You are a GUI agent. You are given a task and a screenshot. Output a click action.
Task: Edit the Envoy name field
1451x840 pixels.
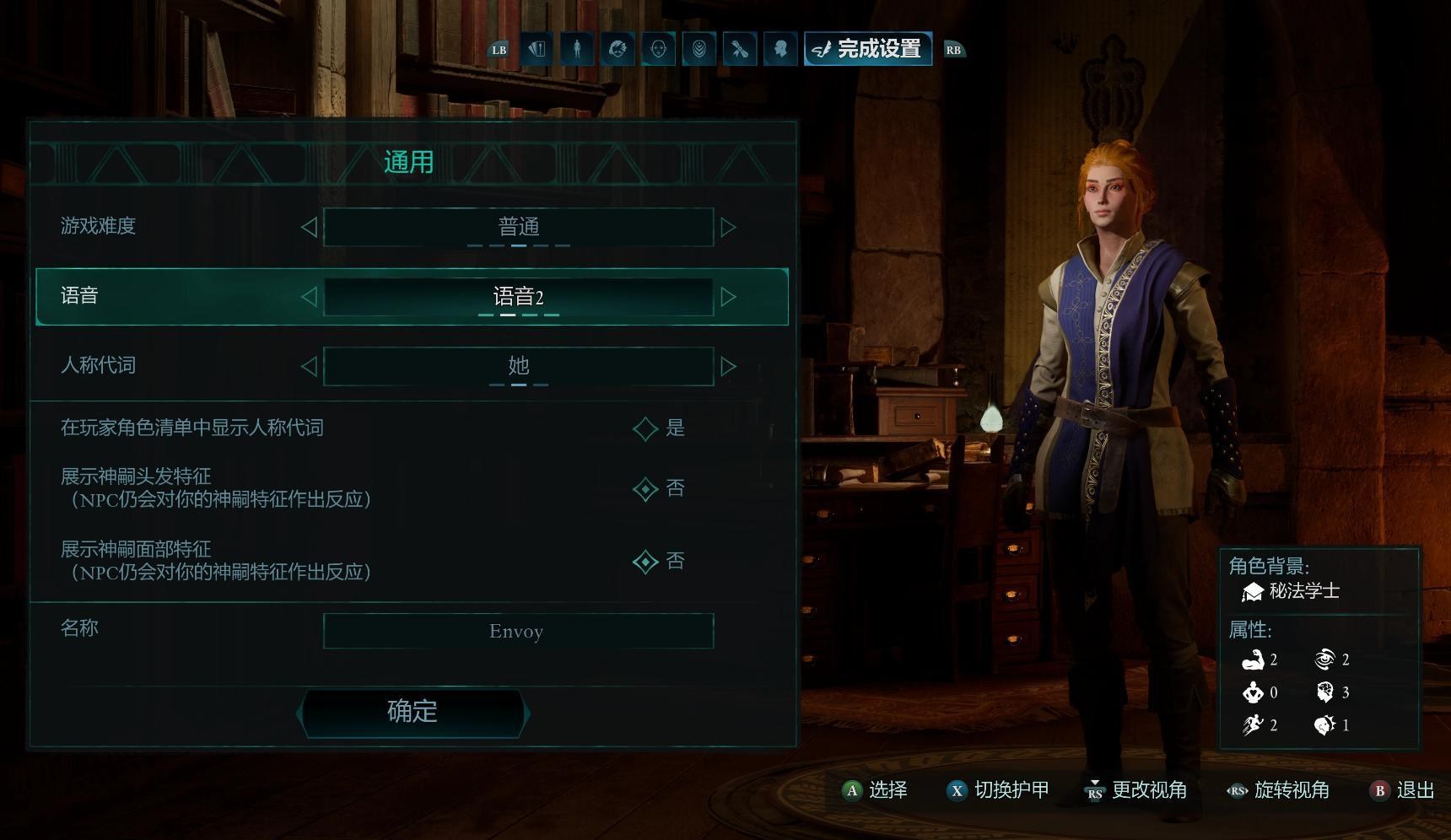coord(518,632)
